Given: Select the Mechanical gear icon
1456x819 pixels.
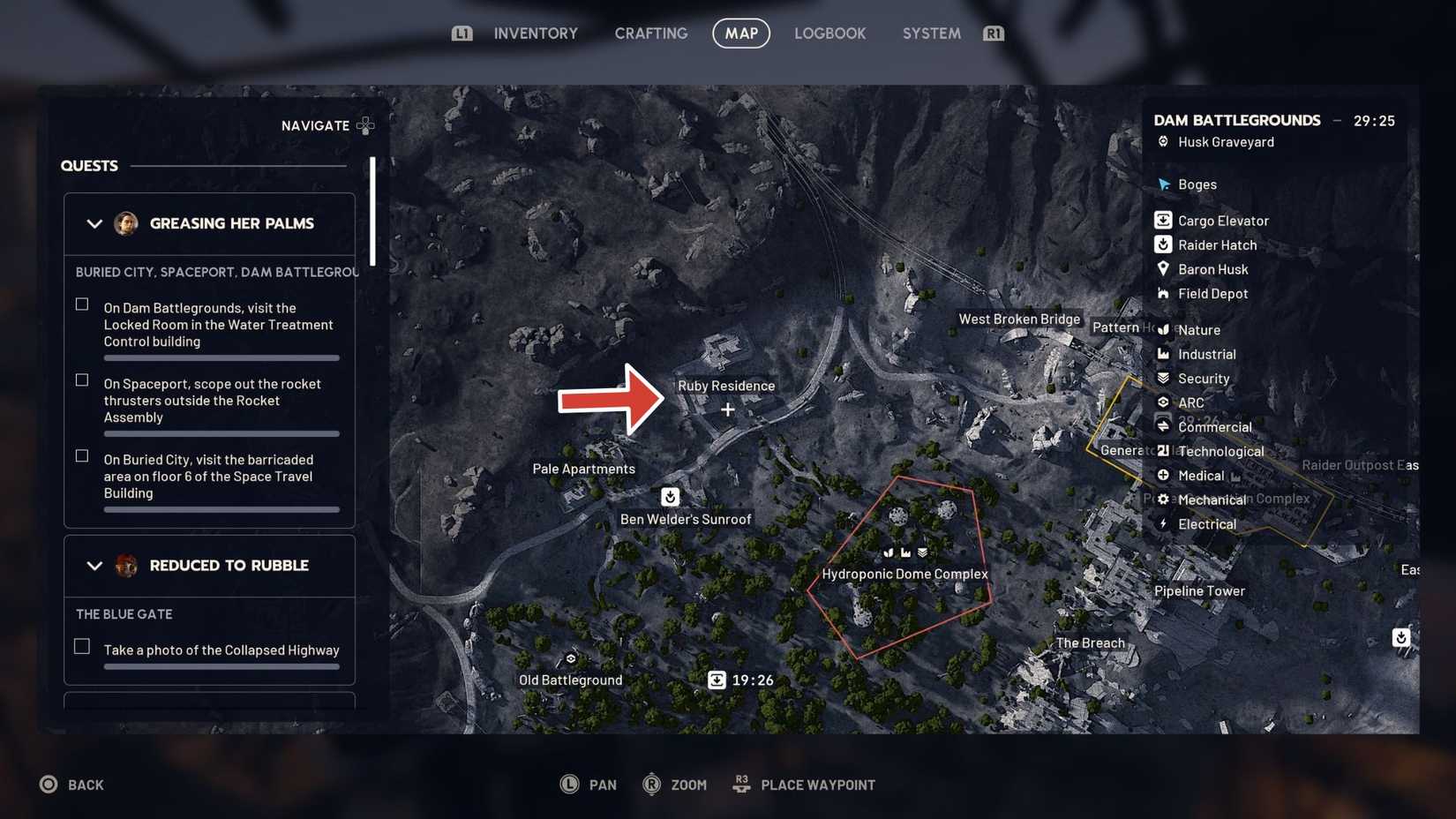Looking at the screenshot, I should (1163, 499).
